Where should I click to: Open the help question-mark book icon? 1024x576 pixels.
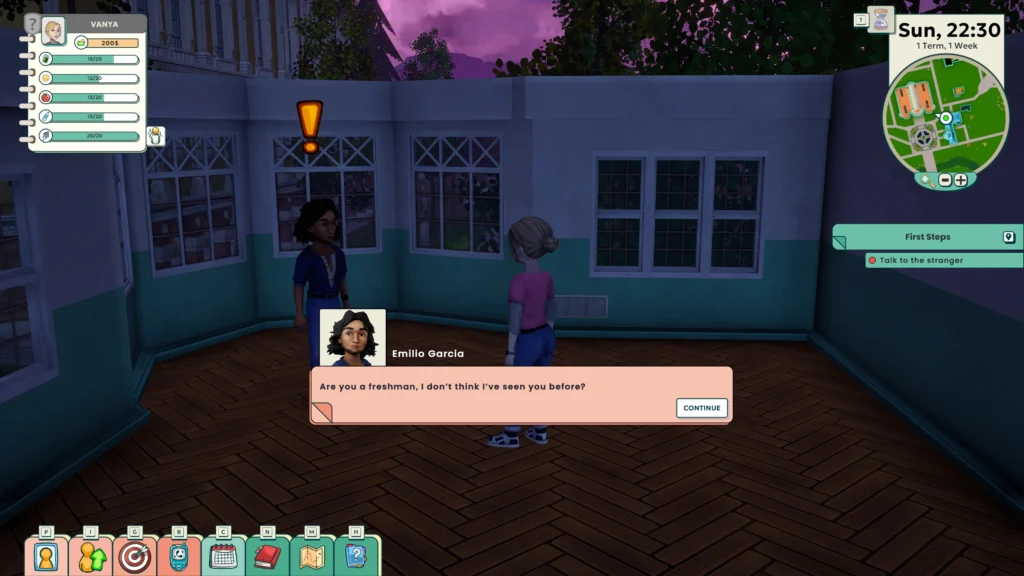coord(356,556)
